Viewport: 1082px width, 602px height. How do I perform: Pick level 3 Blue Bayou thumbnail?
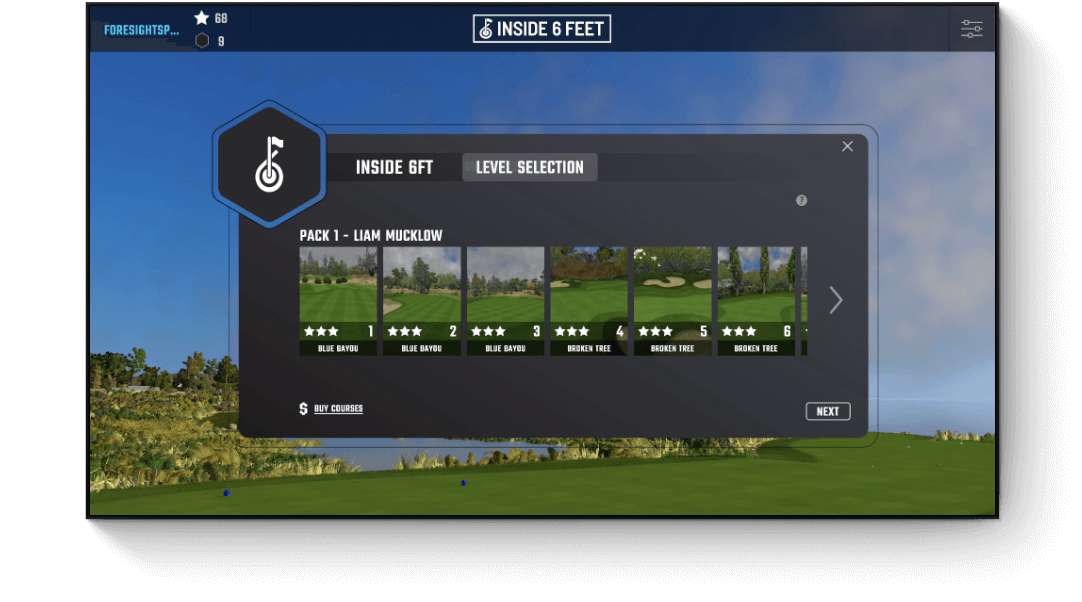coord(506,295)
